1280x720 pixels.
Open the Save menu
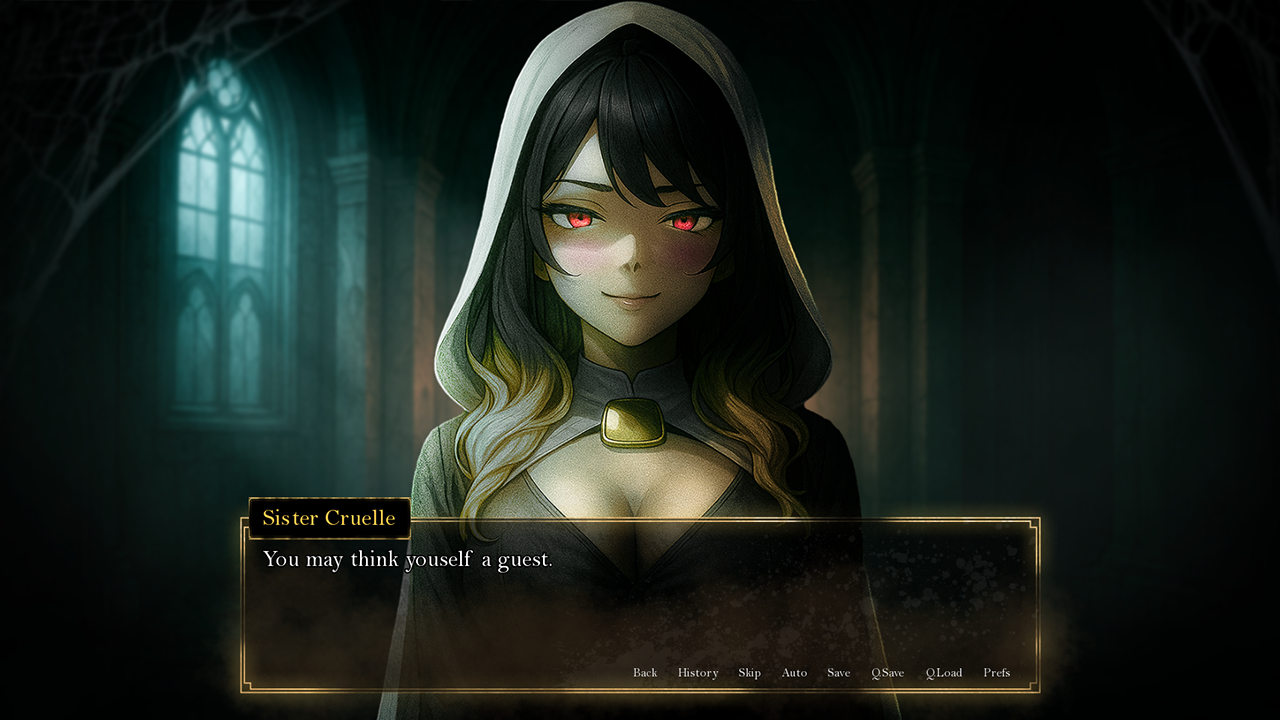click(839, 673)
